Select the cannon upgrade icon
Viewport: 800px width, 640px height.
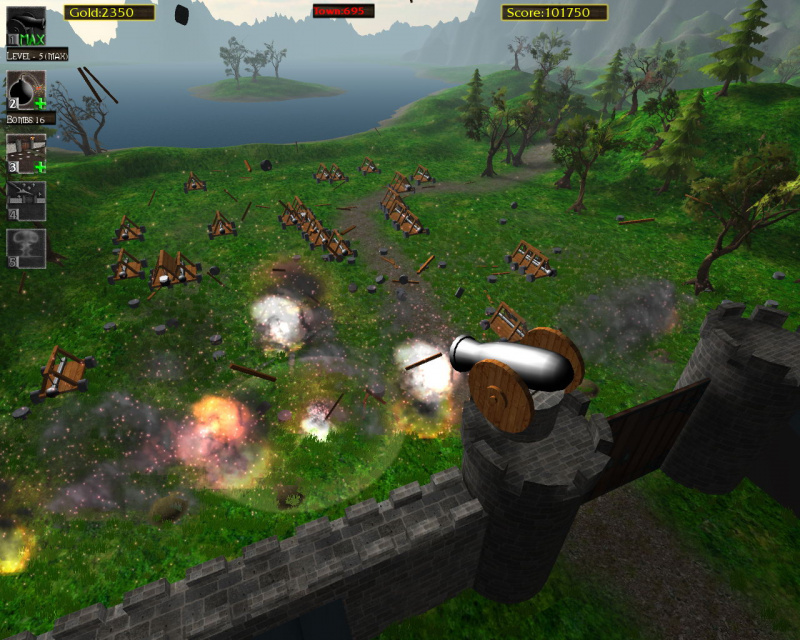[26, 24]
